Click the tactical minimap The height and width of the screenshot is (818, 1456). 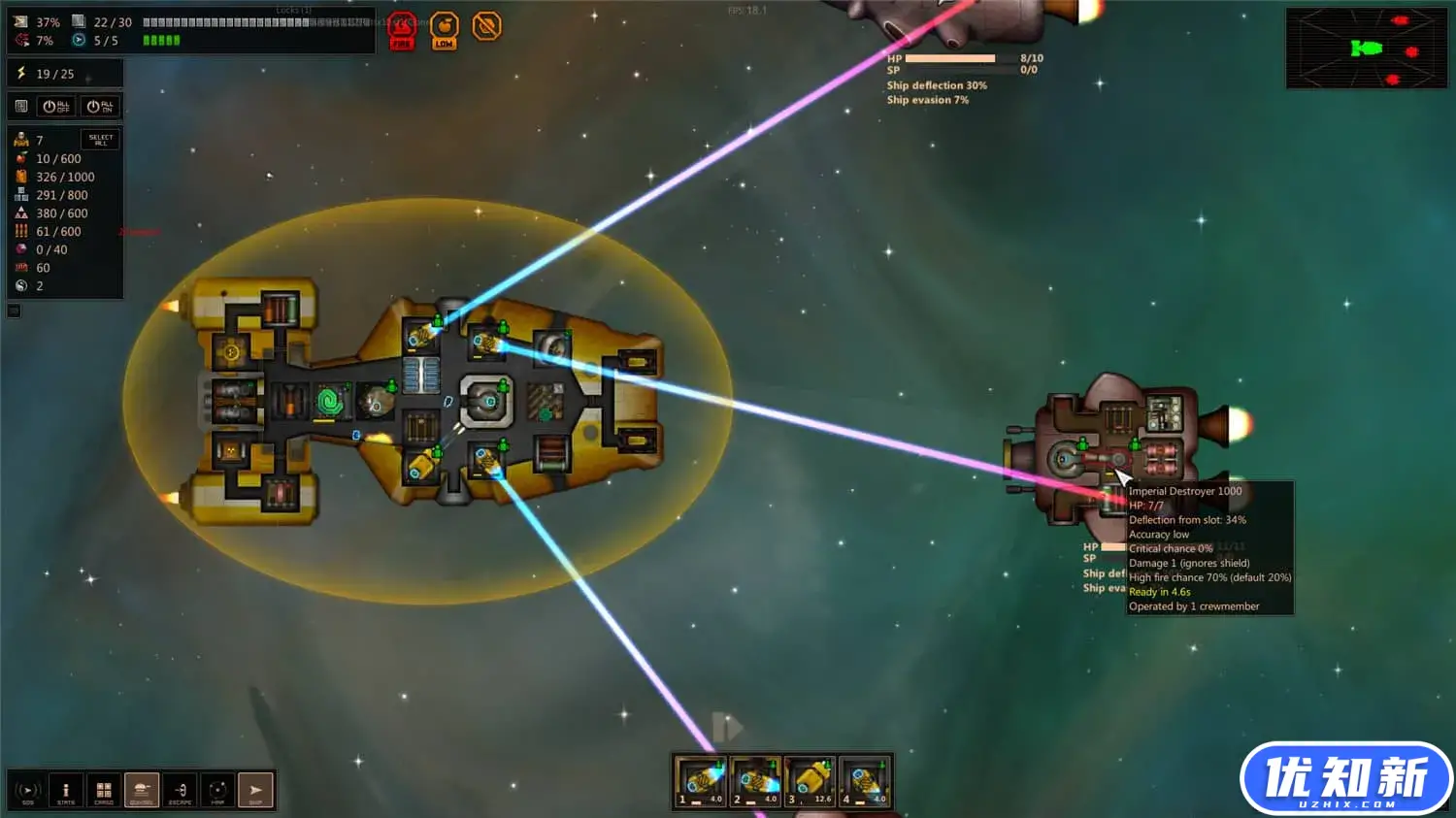pyautogui.click(x=1366, y=49)
